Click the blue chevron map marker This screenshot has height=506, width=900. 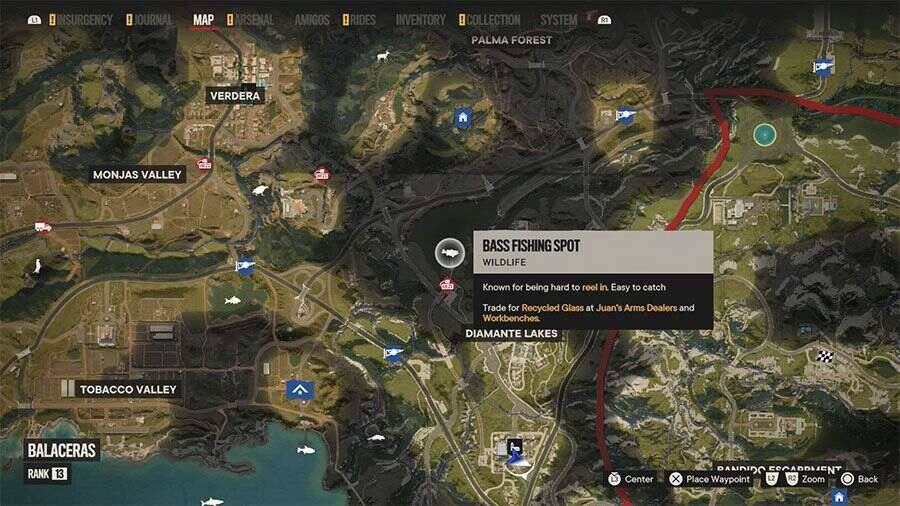[x=300, y=389]
